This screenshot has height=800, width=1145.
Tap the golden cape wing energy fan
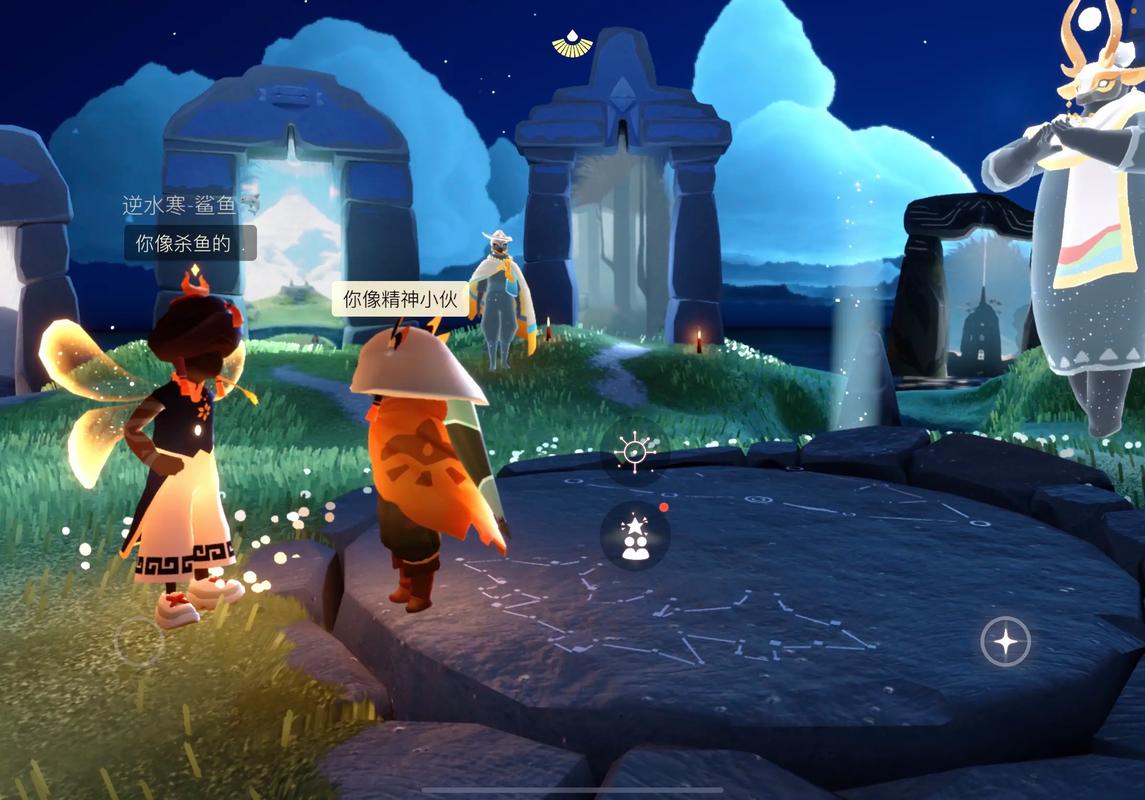point(572,44)
